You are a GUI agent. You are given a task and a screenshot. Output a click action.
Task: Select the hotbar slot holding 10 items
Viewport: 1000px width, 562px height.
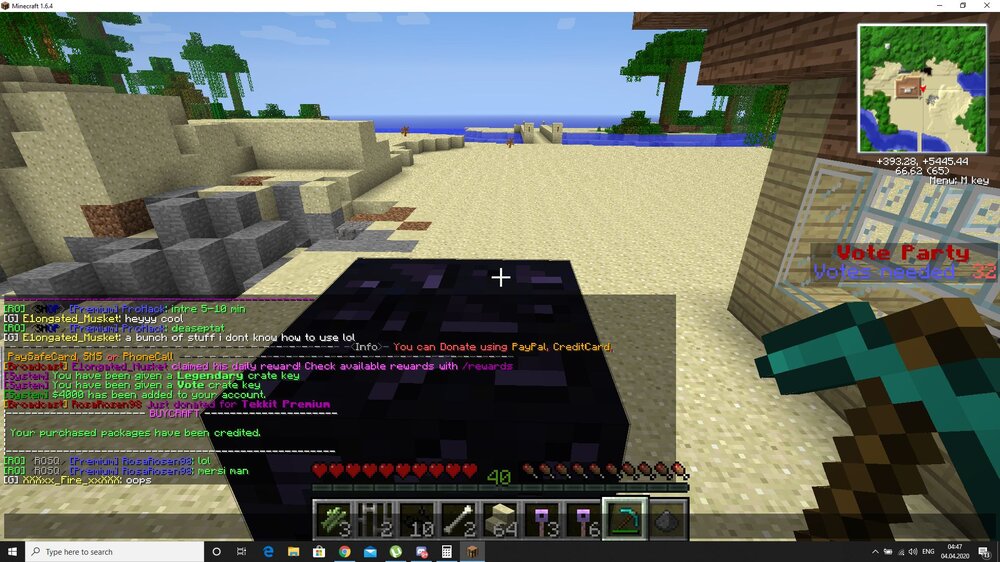point(417,520)
